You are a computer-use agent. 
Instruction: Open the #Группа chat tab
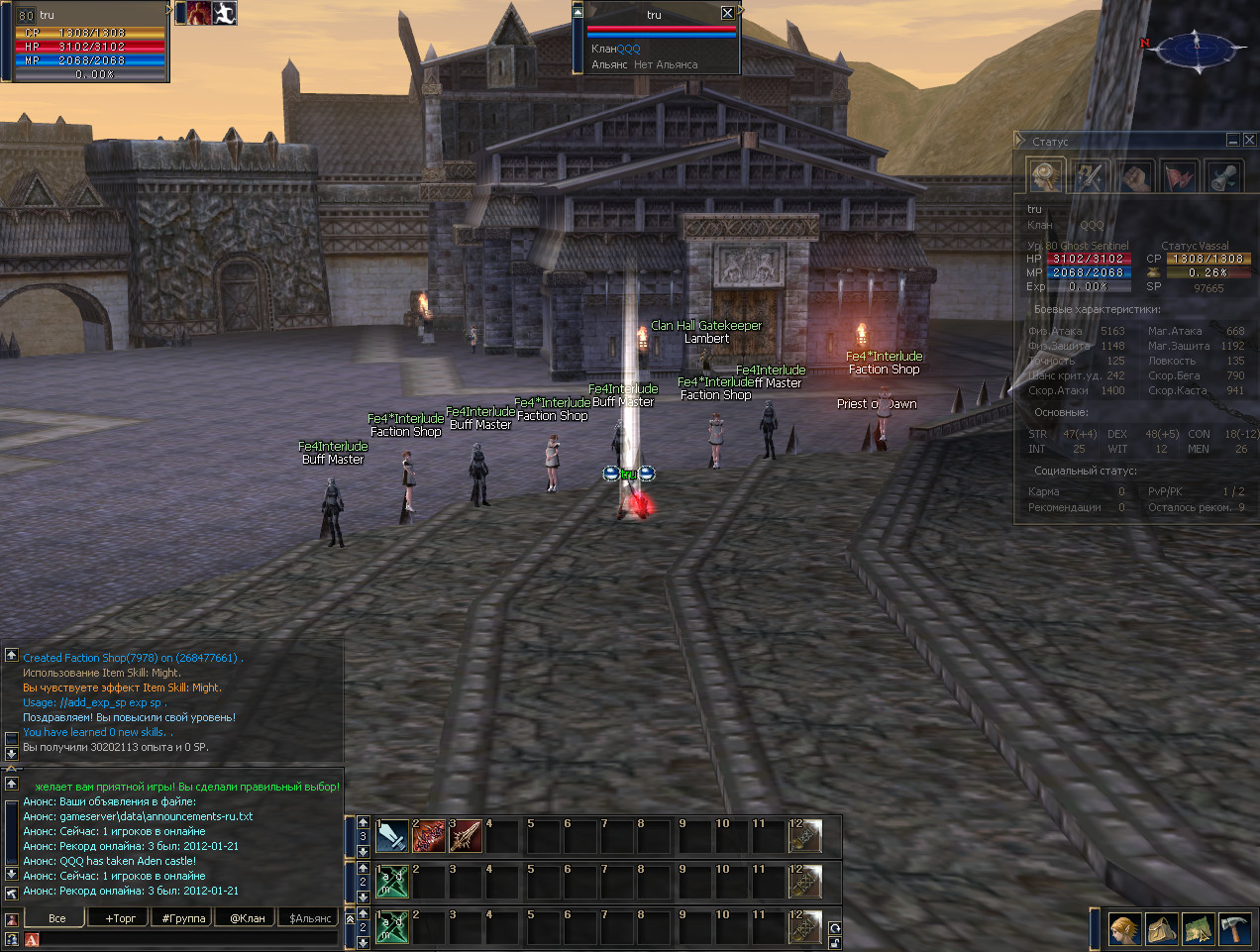pos(183,918)
